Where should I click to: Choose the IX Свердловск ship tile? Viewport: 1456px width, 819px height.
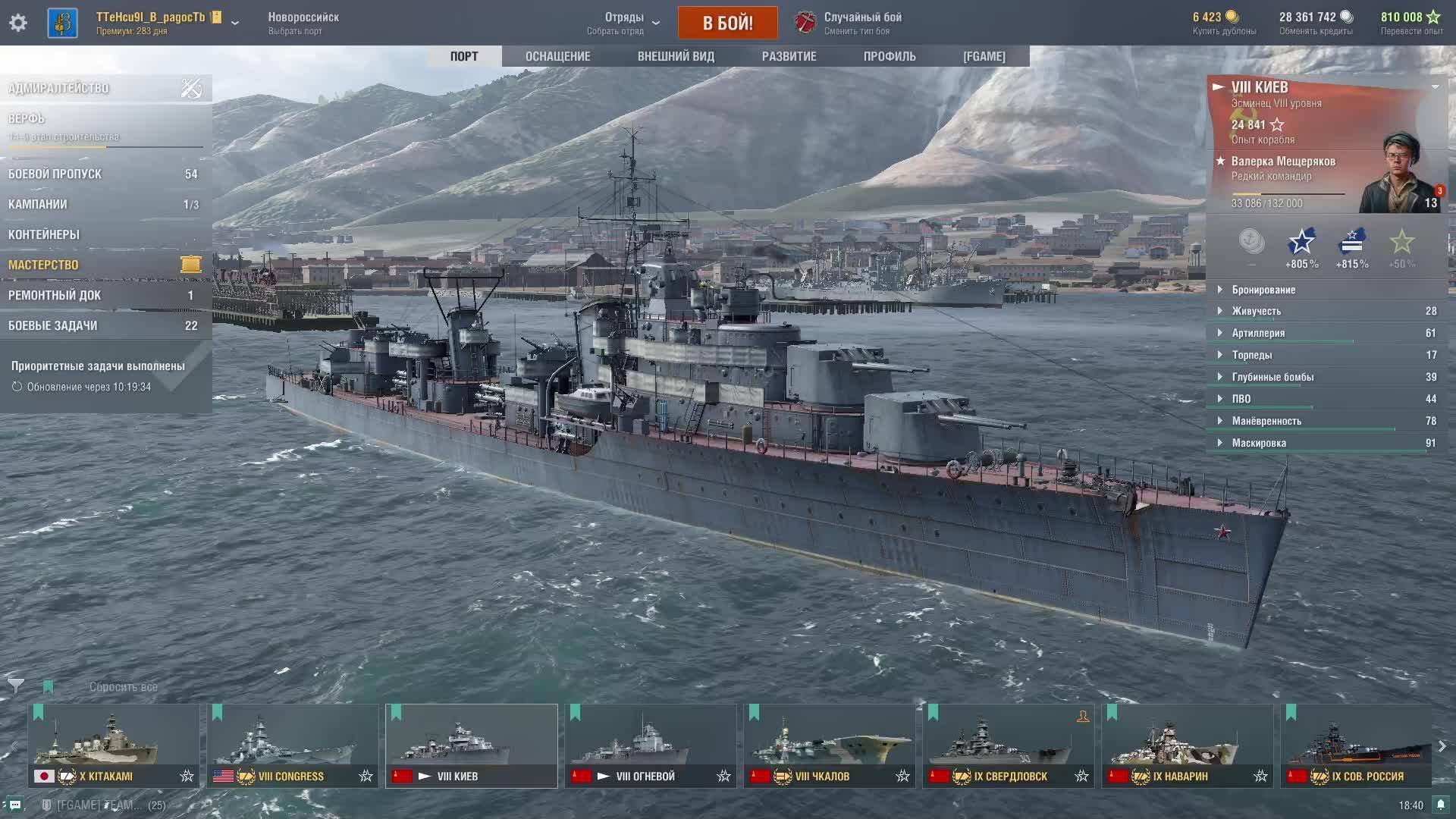[1008, 745]
